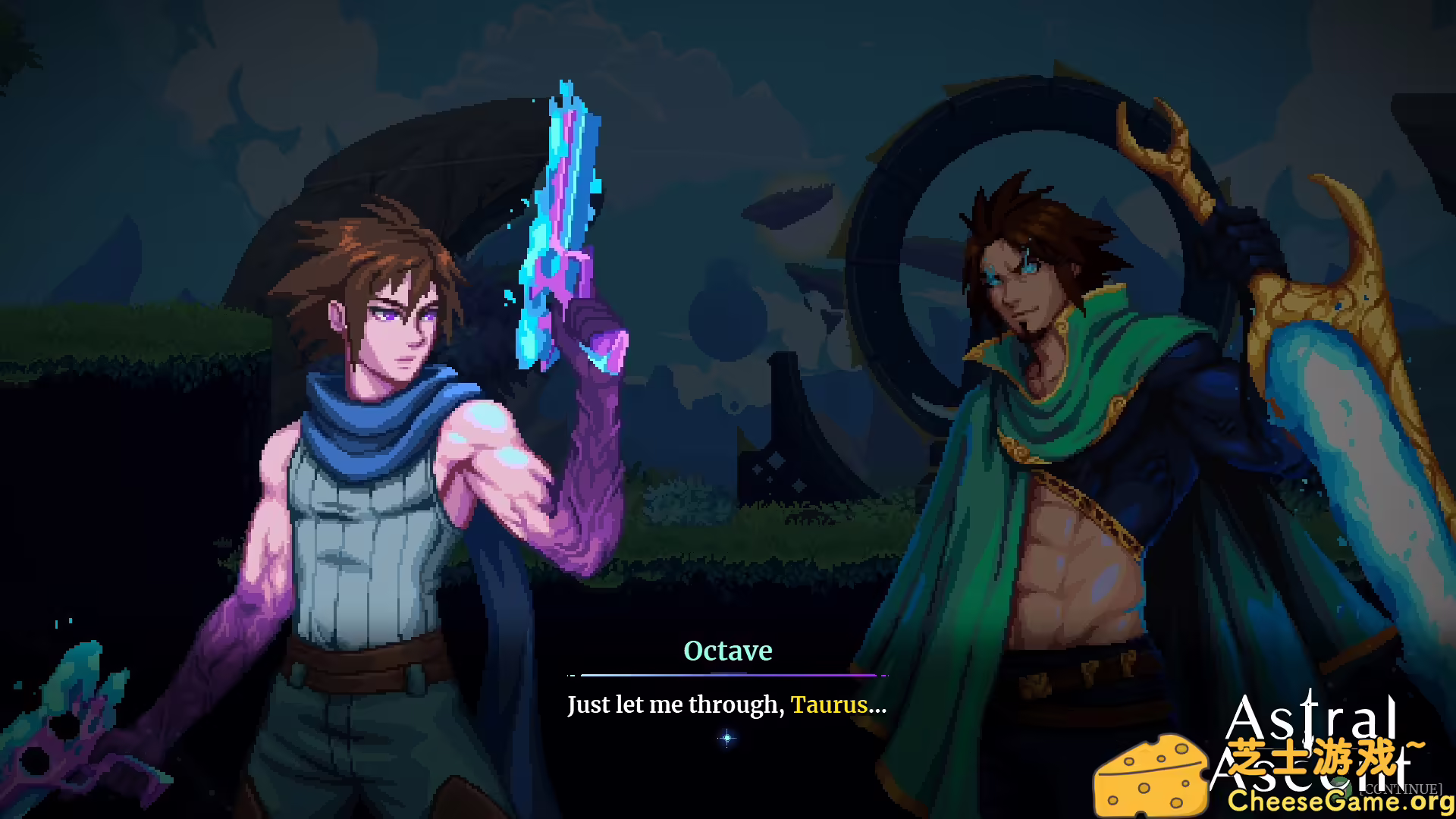Click the sparkle continue indicator below the dialogue

pyautogui.click(x=726, y=736)
